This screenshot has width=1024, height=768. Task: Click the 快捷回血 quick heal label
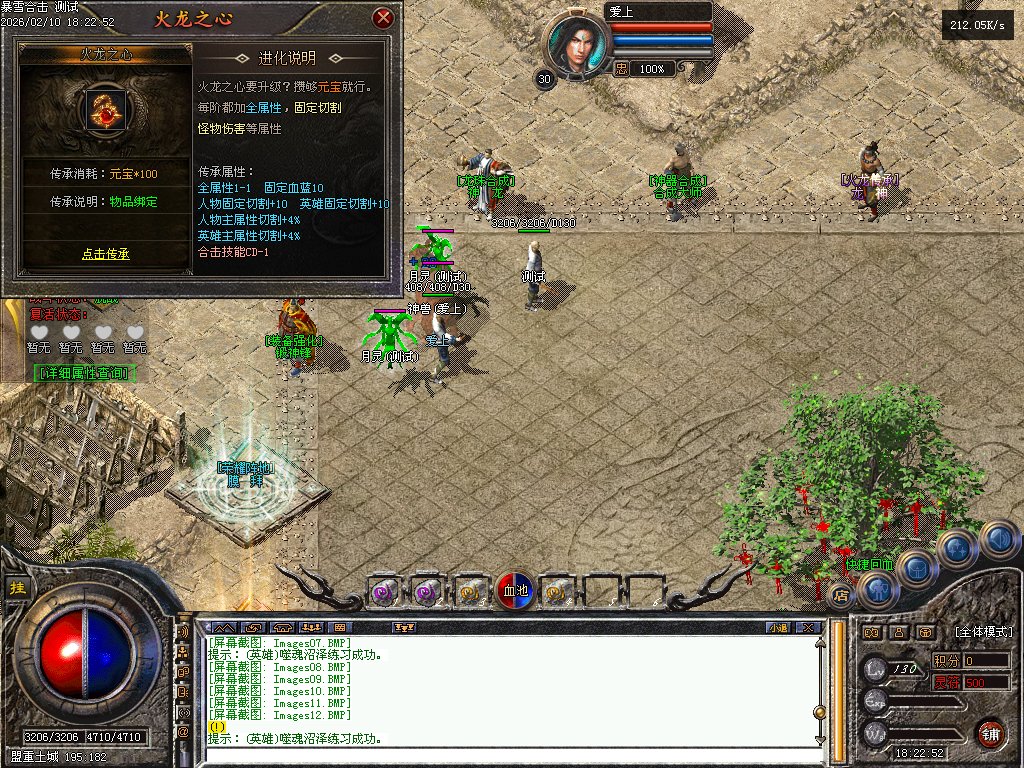866,564
